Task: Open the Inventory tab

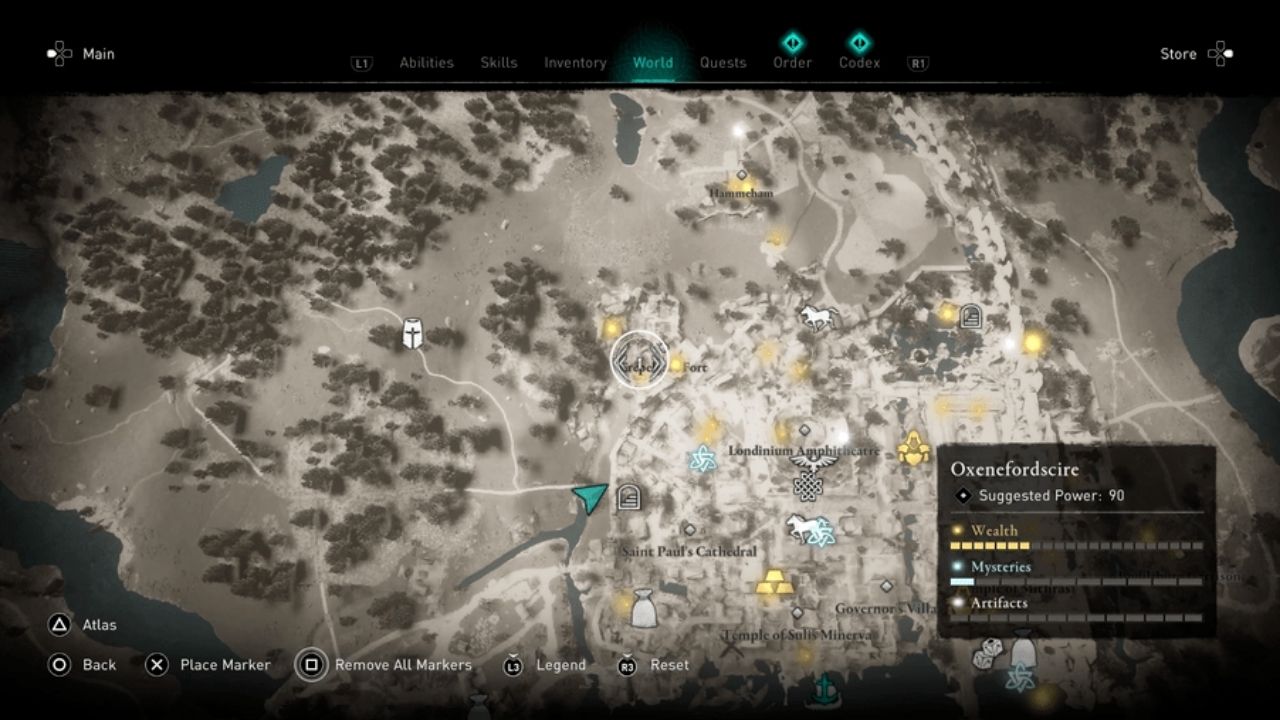Action: (575, 62)
